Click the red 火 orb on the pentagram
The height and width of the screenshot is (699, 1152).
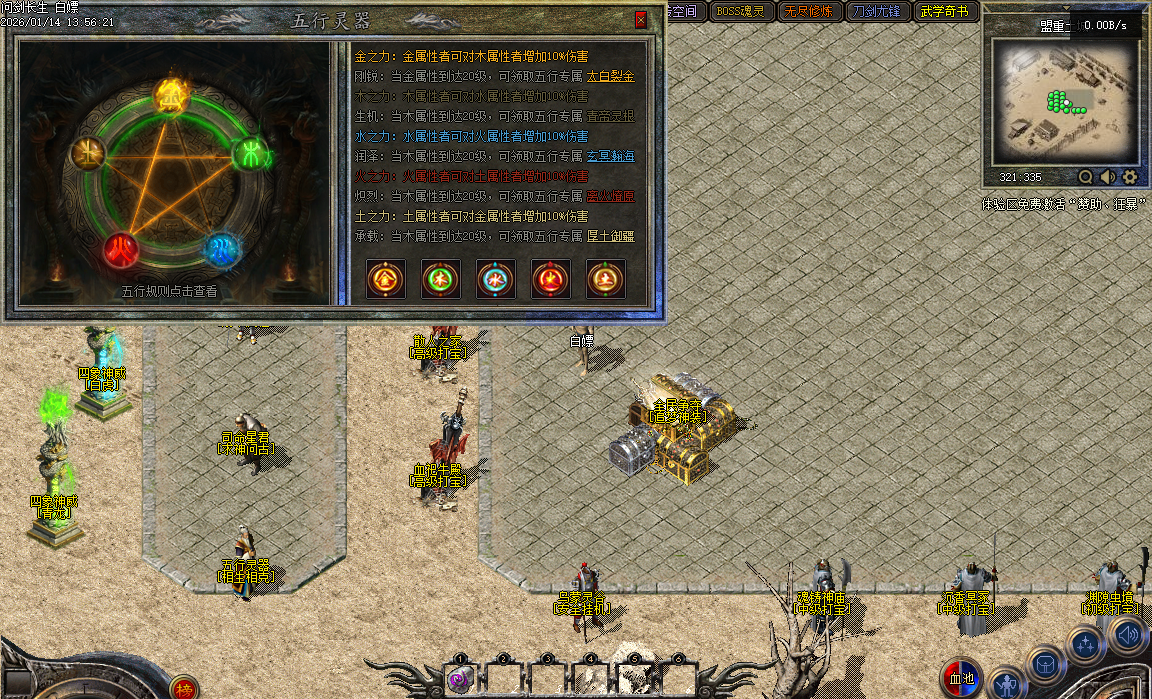[x=120, y=248]
